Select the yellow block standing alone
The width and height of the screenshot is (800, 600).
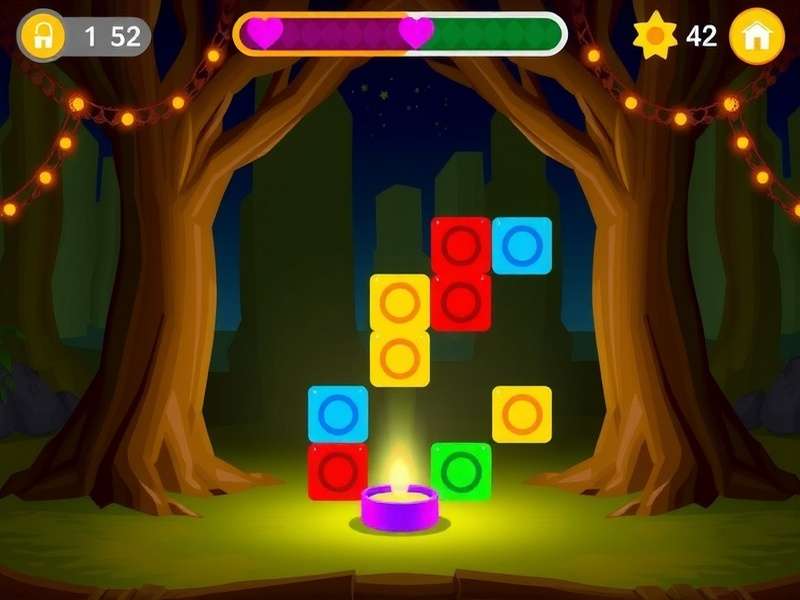[x=522, y=414]
